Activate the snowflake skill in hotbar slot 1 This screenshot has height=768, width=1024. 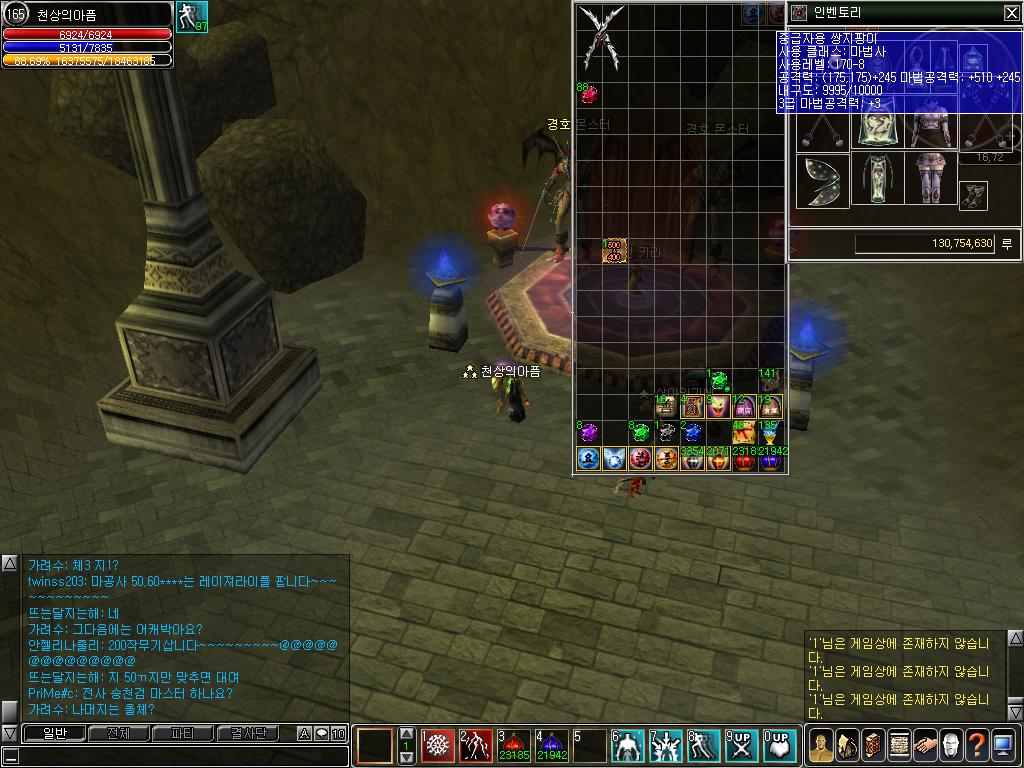coord(438,746)
